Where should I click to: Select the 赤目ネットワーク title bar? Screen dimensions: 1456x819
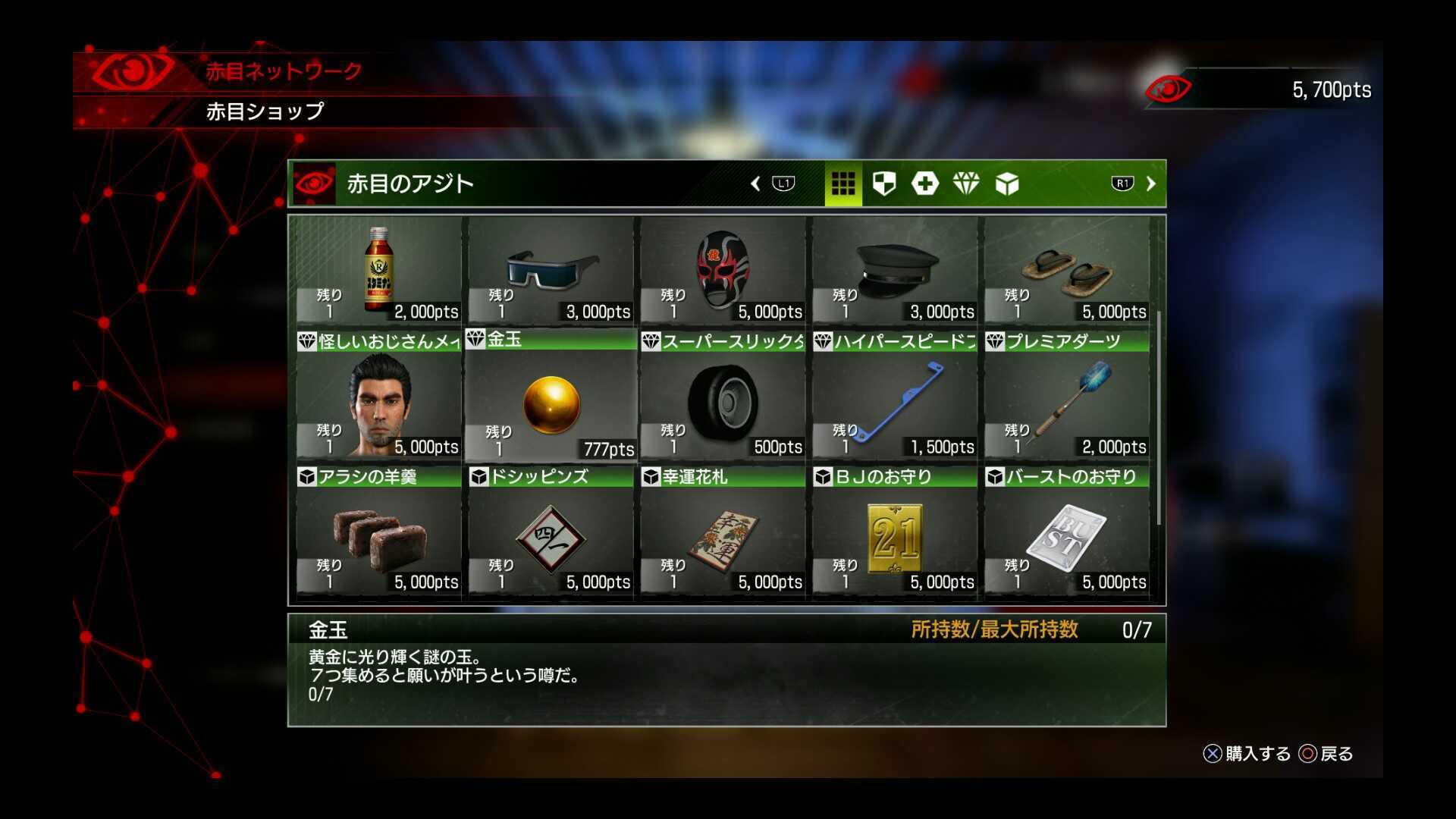point(281,72)
